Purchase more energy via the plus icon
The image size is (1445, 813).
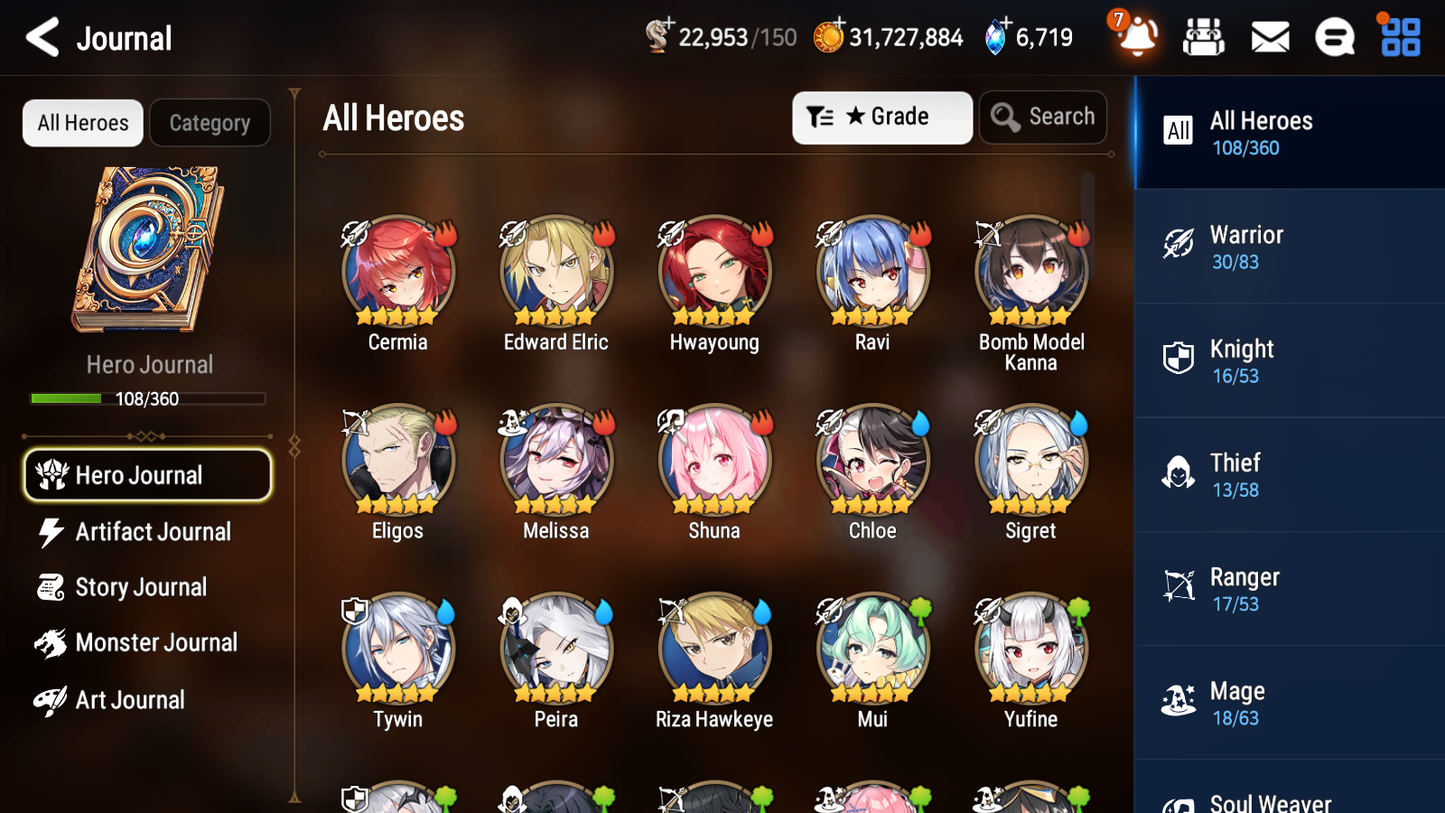tap(668, 25)
